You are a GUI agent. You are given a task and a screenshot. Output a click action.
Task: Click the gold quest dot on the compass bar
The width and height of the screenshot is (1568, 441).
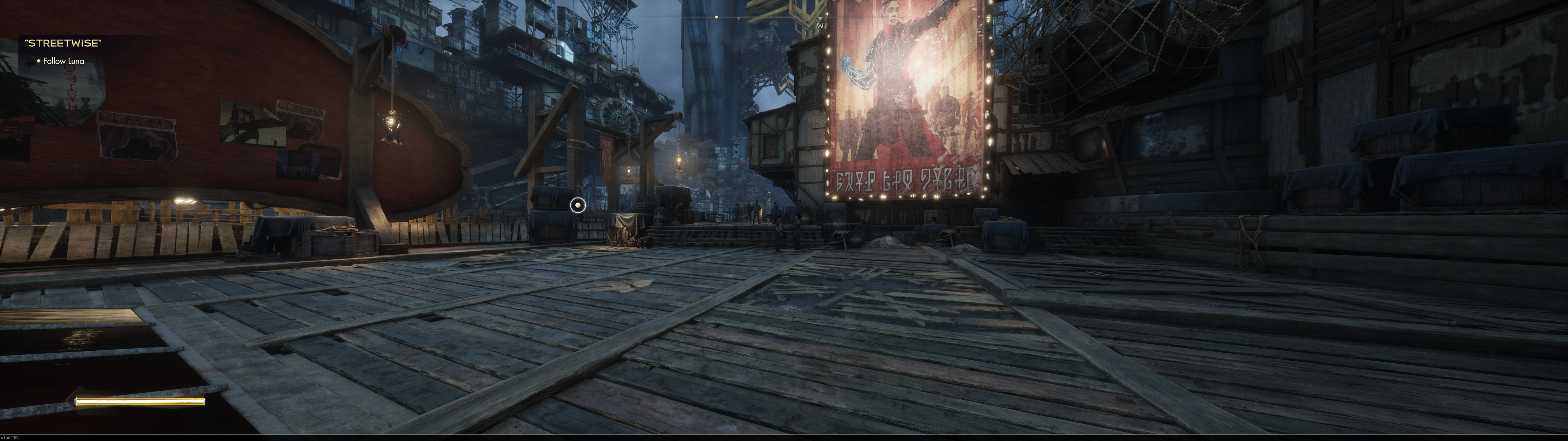[717, 17]
